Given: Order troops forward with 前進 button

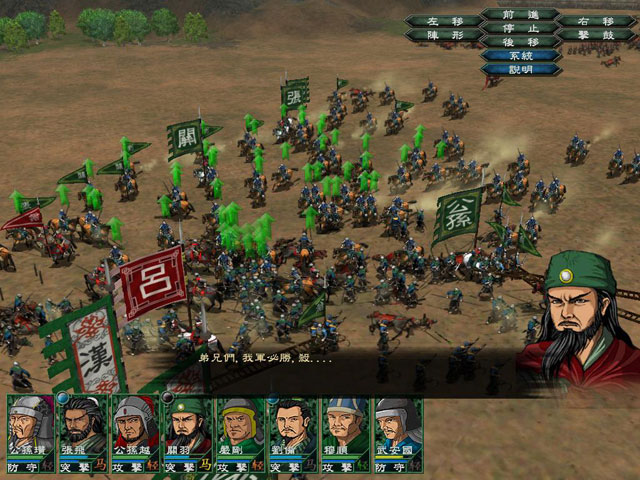Looking at the screenshot, I should [x=520, y=14].
